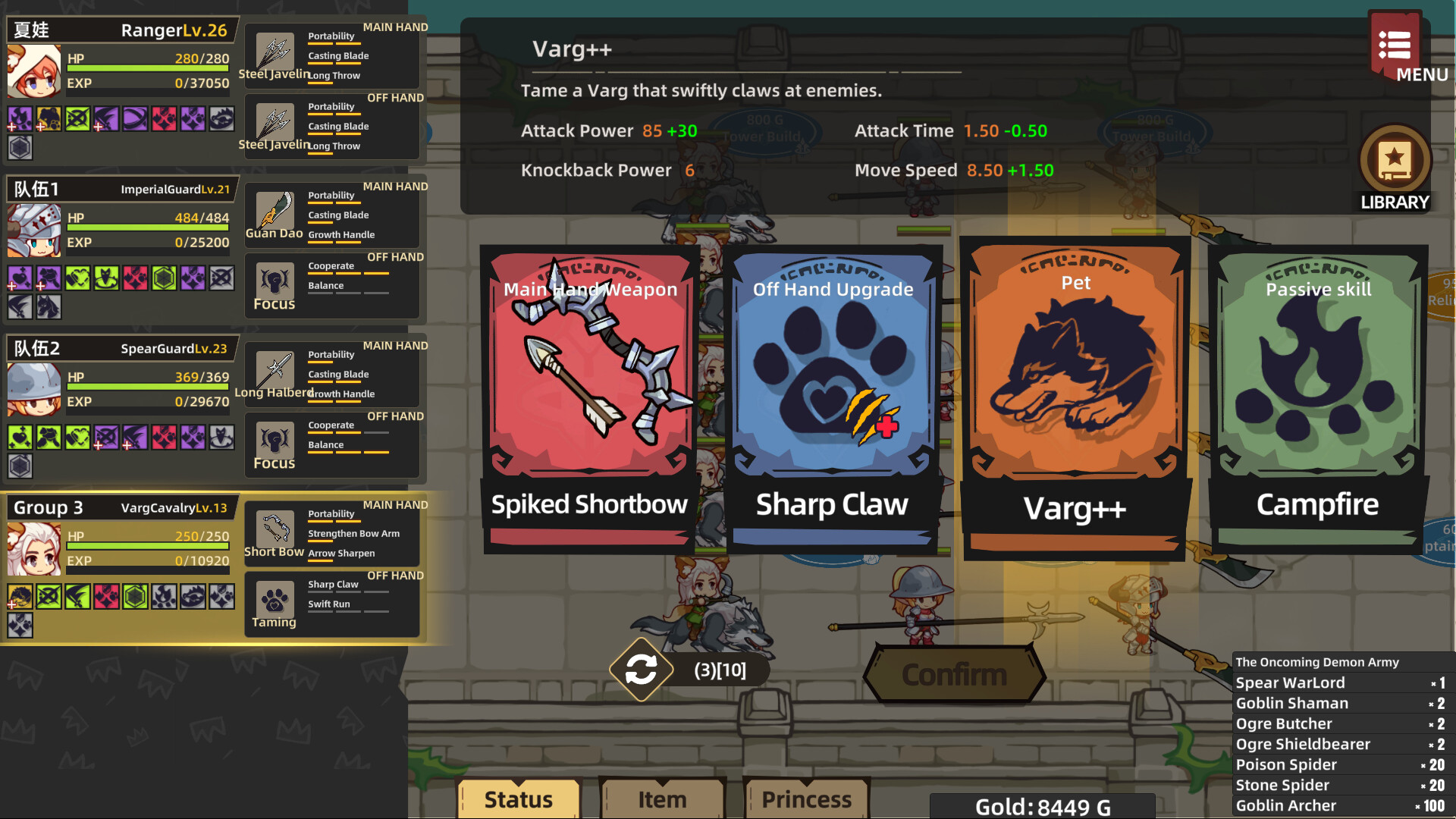Click the Ranger's HP bar
Screen dimensions: 1456x819
point(148,67)
